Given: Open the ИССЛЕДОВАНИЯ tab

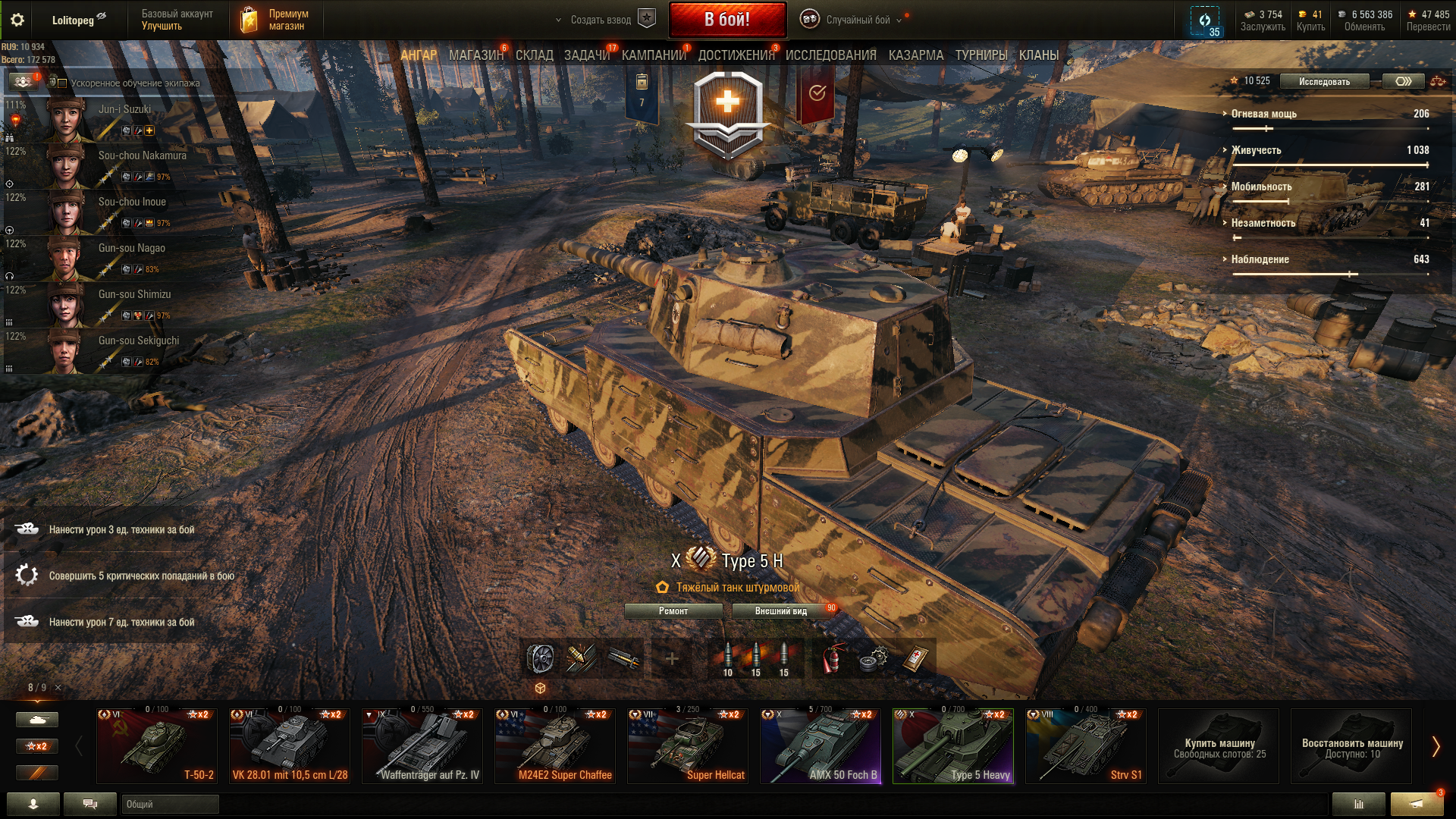Looking at the screenshot, I should coord(830,55).
